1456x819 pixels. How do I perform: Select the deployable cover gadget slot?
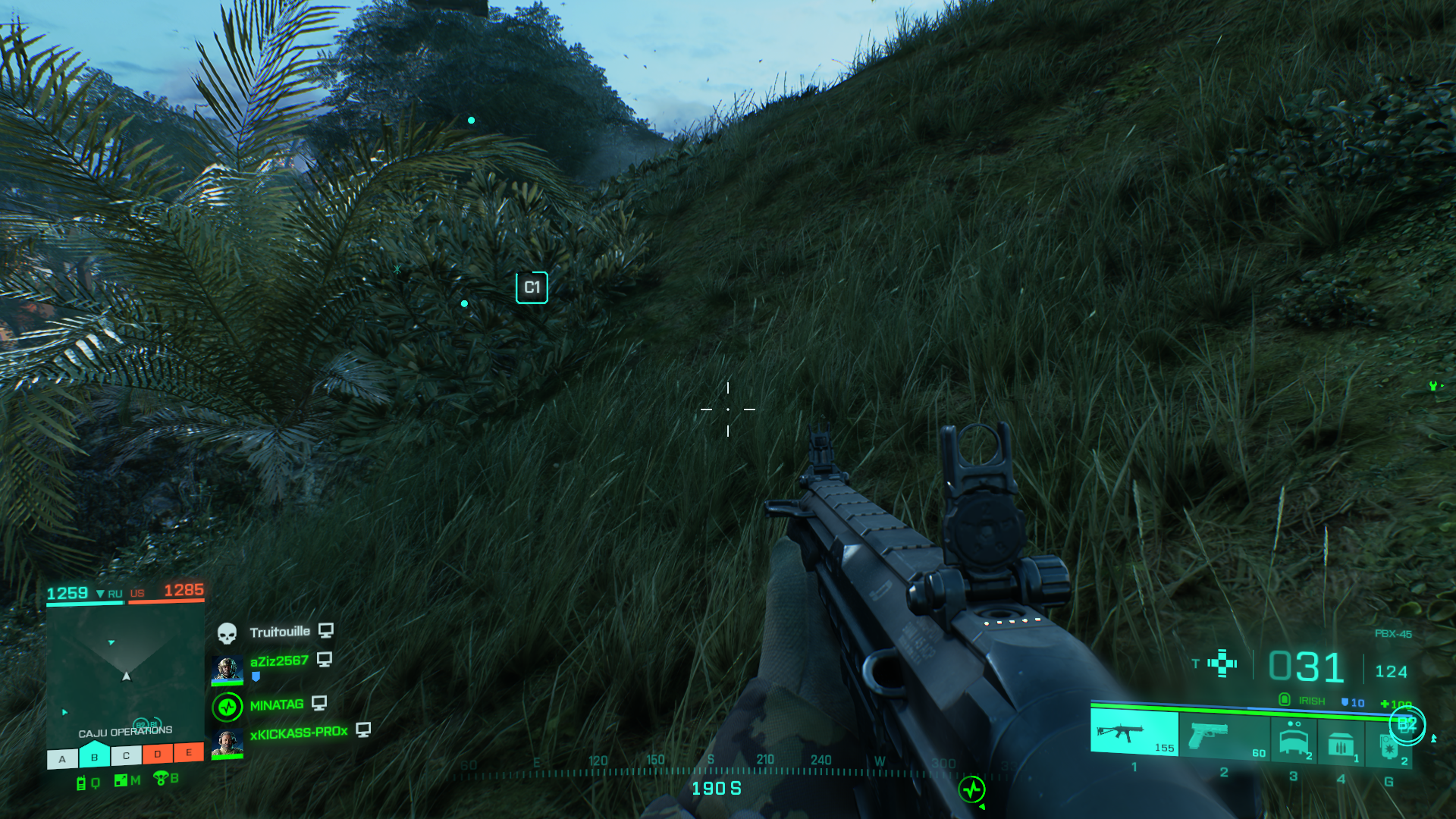1294,739
